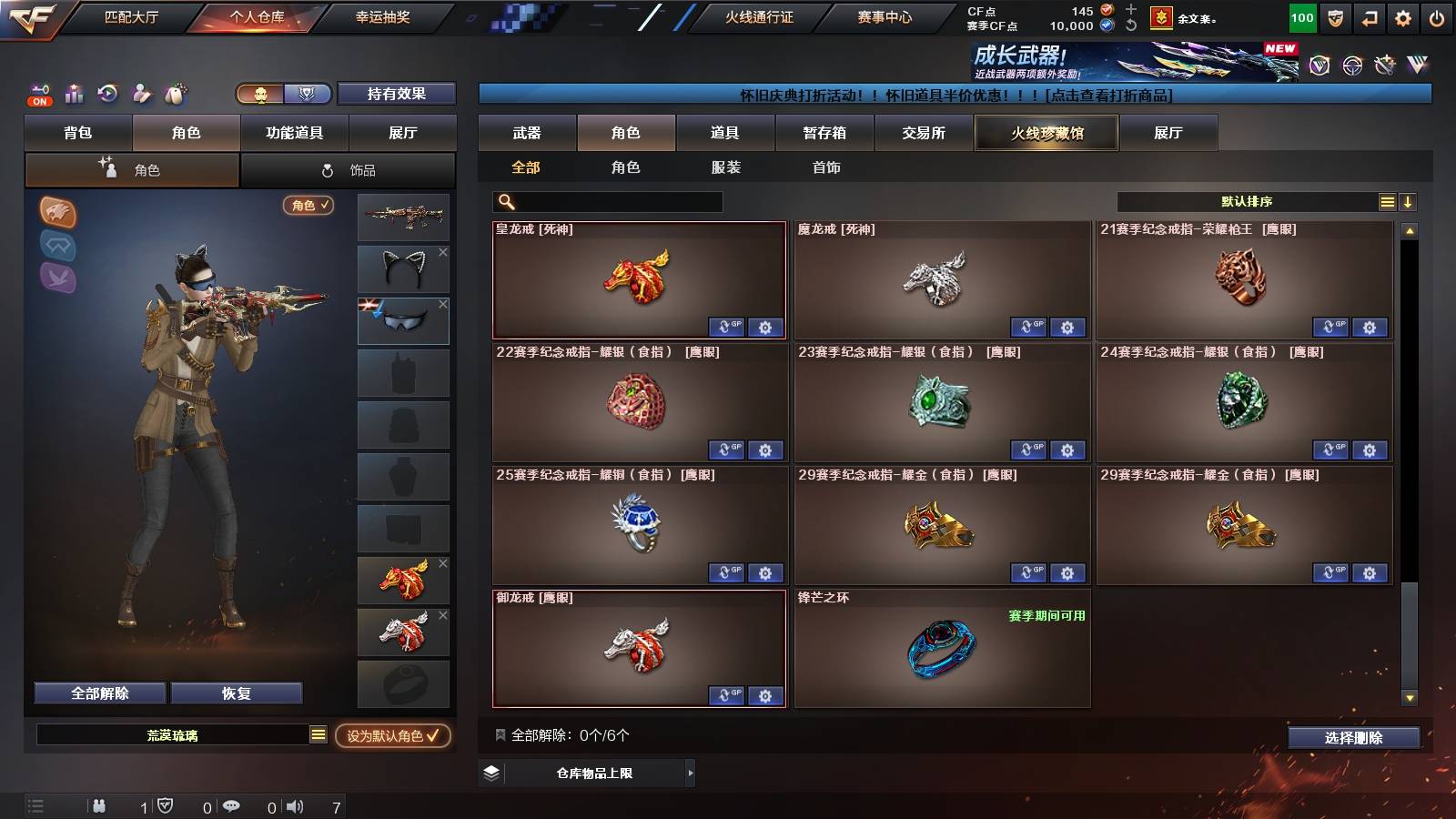Click the wrench upgrade icon below the banner
The image size is (1456, 819).
pyautogui.click(x=1385, y=65)
